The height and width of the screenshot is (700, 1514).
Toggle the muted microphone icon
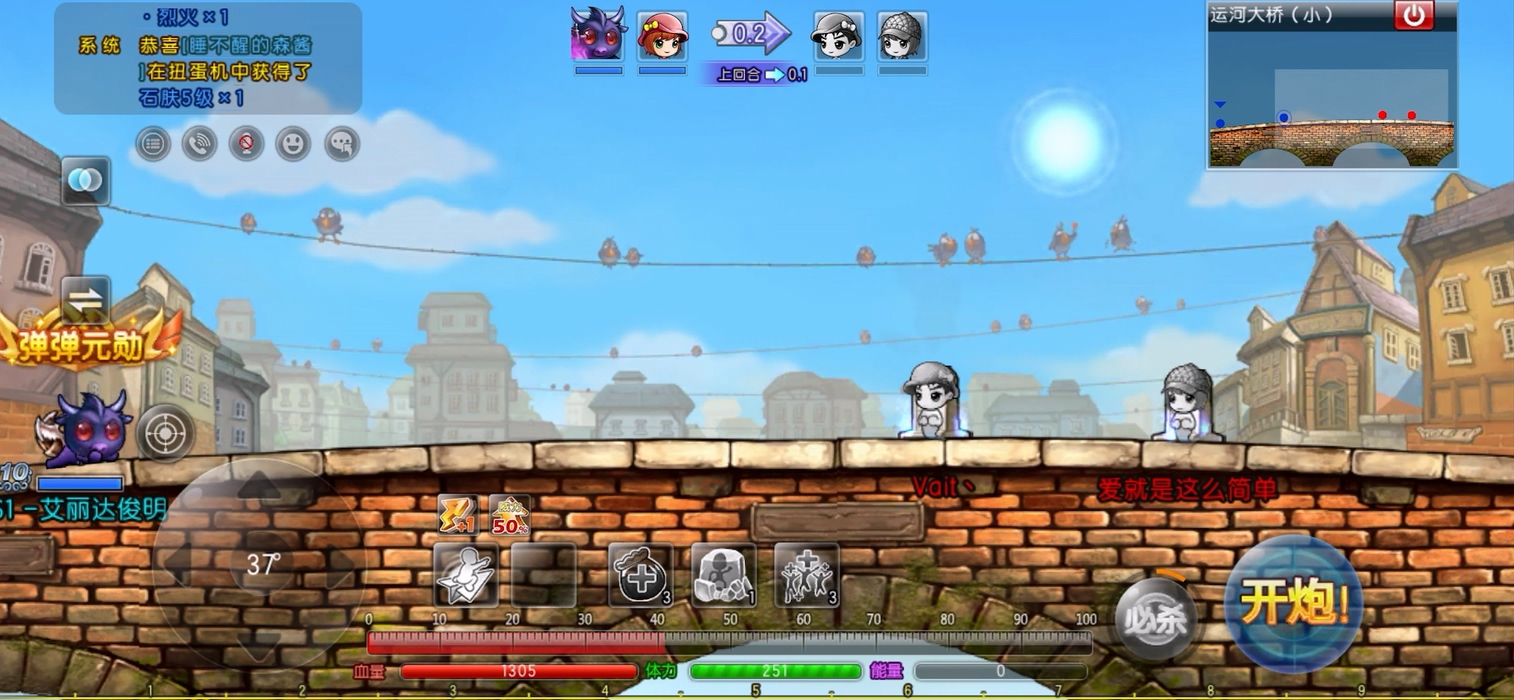[246, 144]
